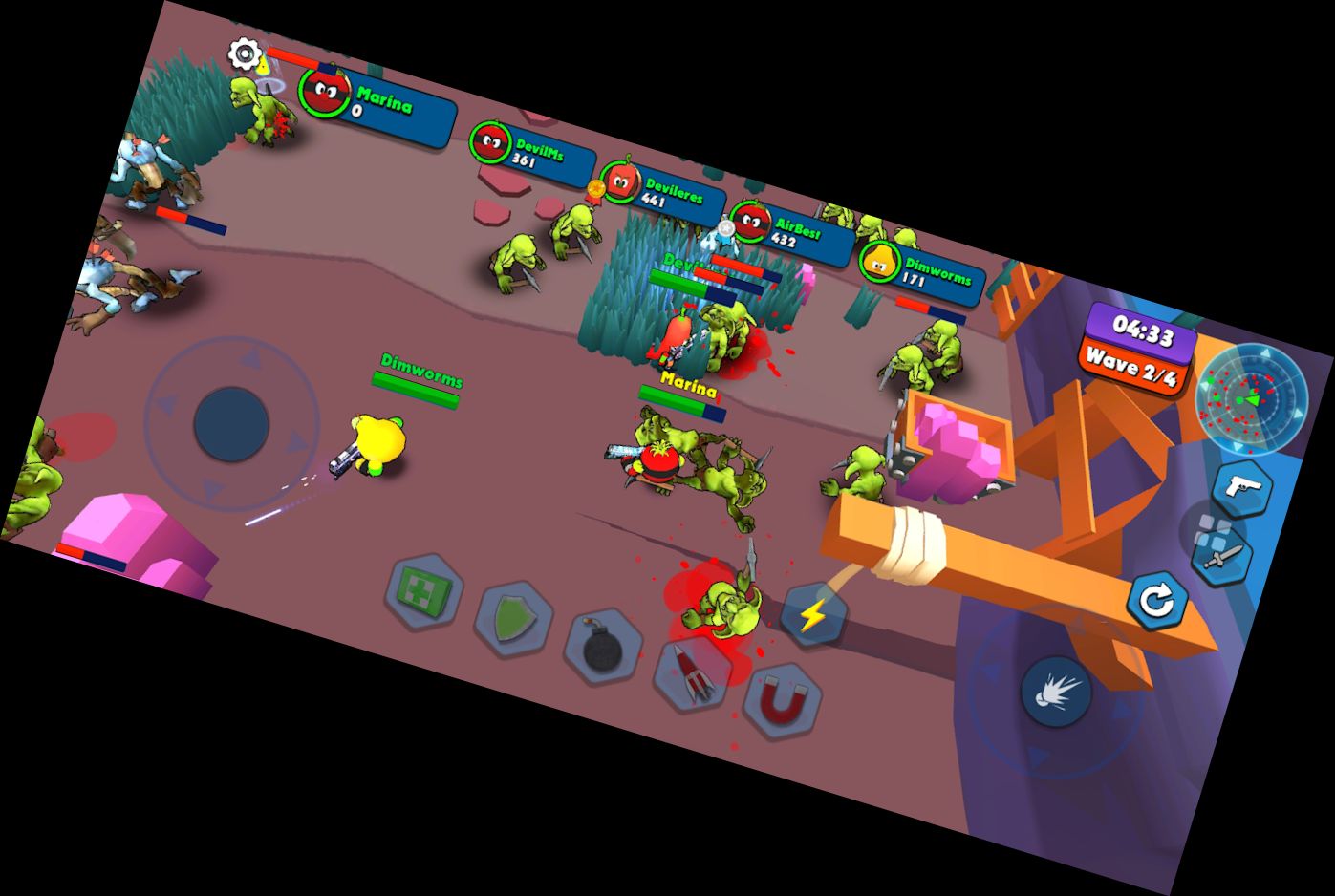Tap the movement joystick center knob
1335x896 pixels.
point(231,424)
